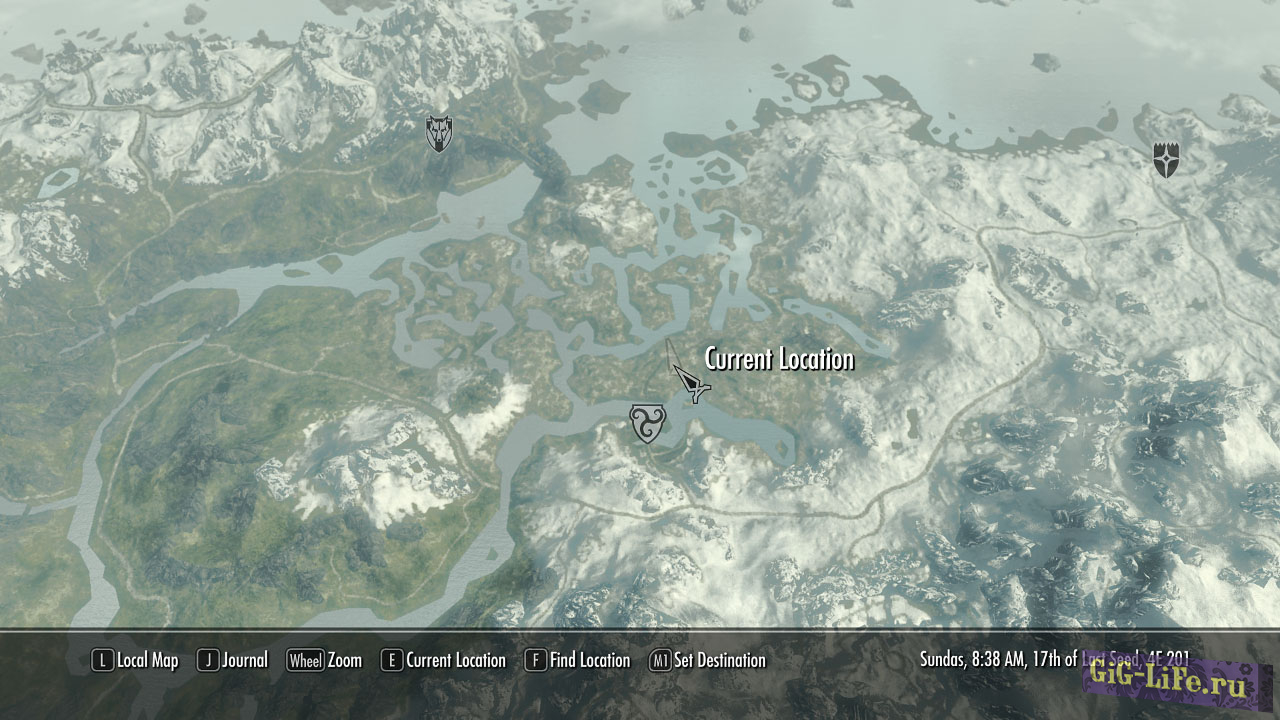Screen dimensions: 1280x720
Task: Open the Local Map view
Action: (135, 660)
